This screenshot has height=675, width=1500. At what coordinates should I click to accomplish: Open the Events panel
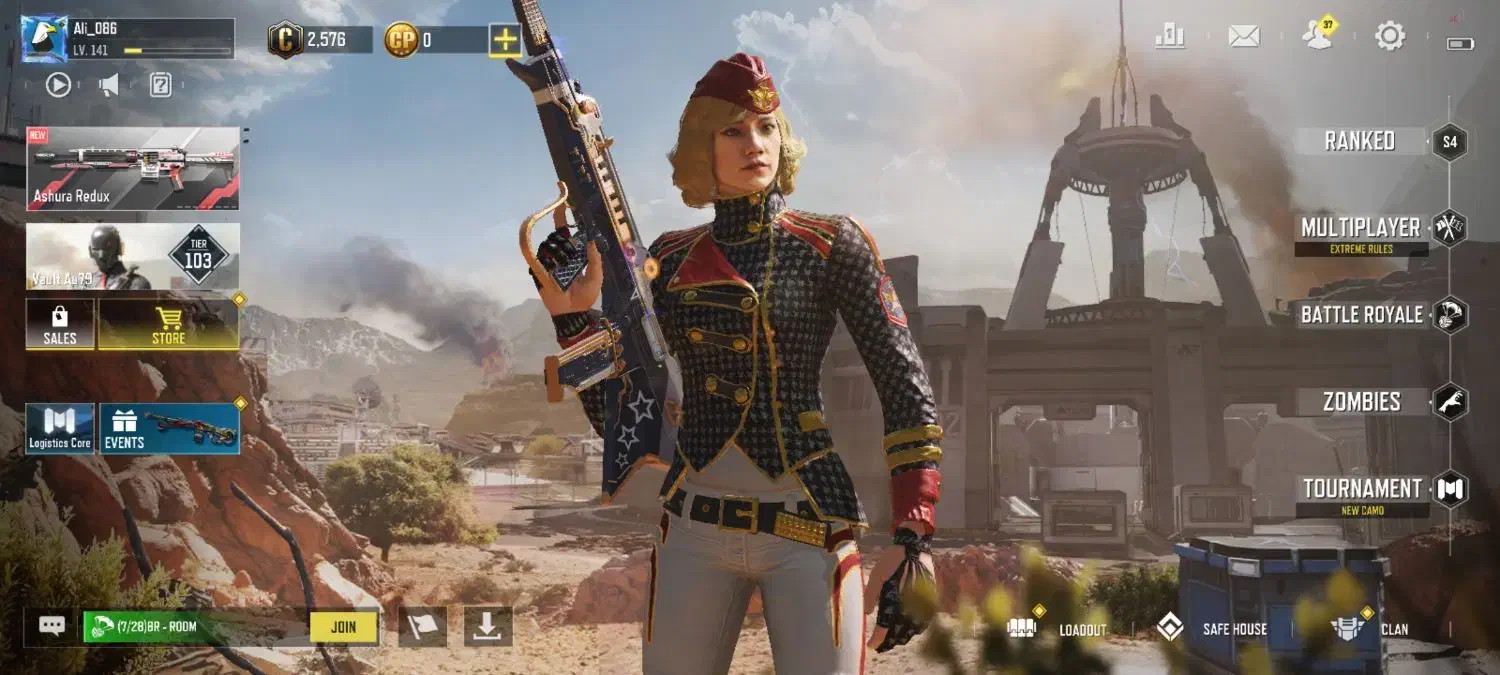tap(169, 429)
